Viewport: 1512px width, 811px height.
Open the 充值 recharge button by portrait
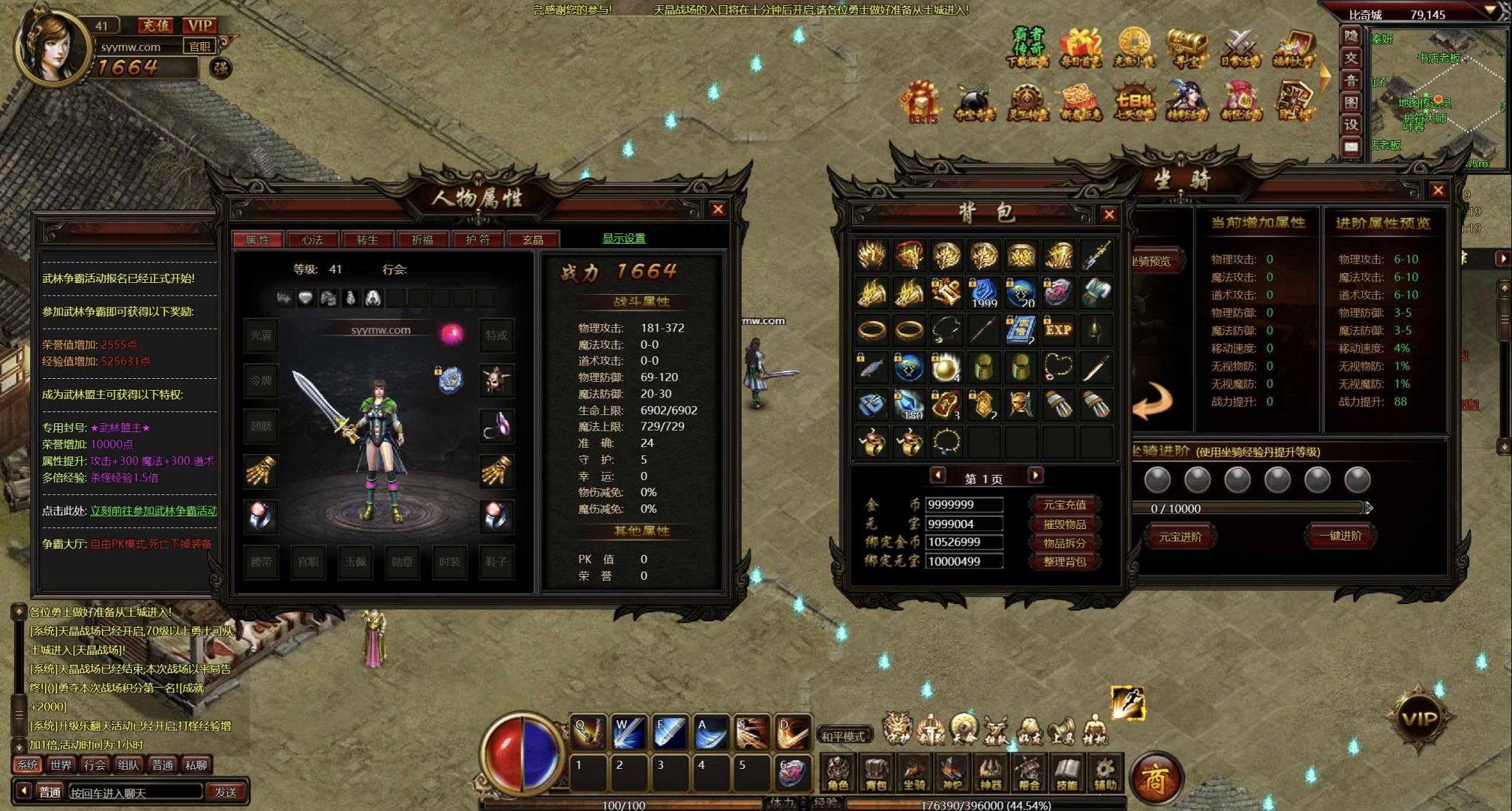click(x=156, y=26)
